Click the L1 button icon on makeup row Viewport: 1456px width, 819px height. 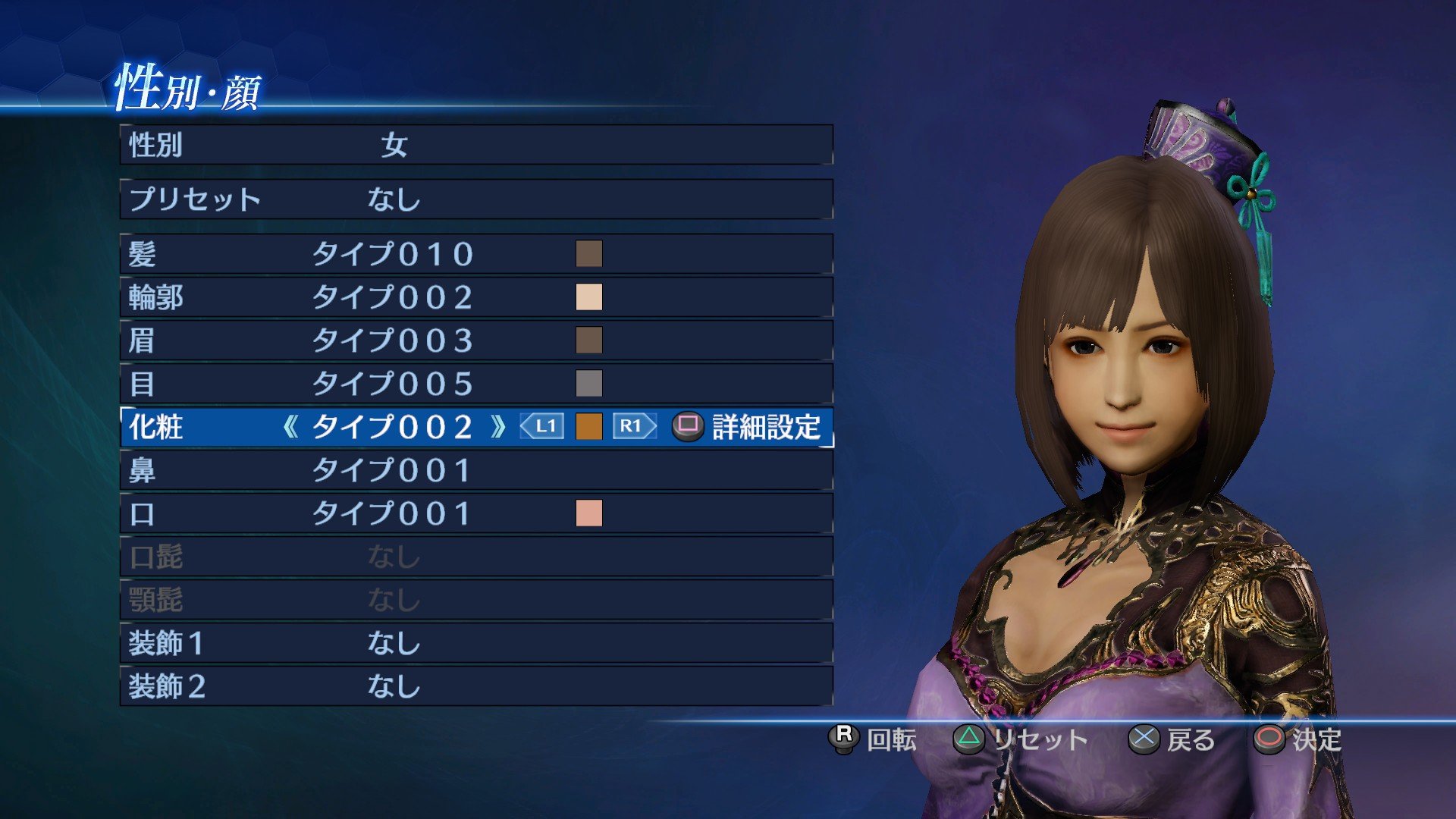pos(540,427)
